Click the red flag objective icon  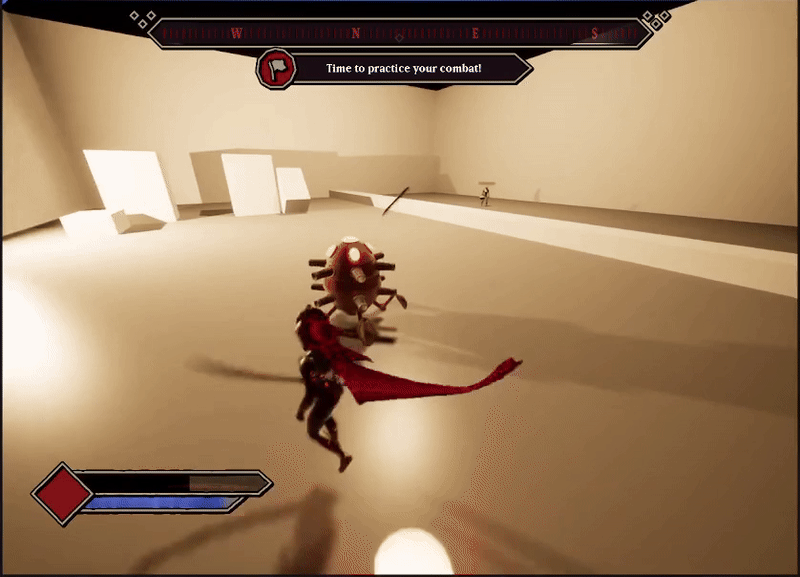(x=275, y=69)
